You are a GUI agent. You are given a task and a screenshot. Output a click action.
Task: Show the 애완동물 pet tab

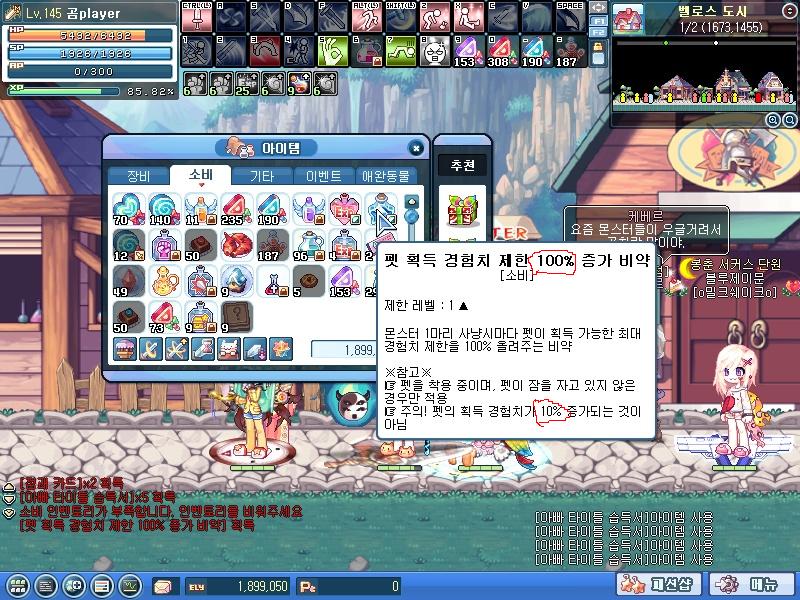click(x=385, y=176)
